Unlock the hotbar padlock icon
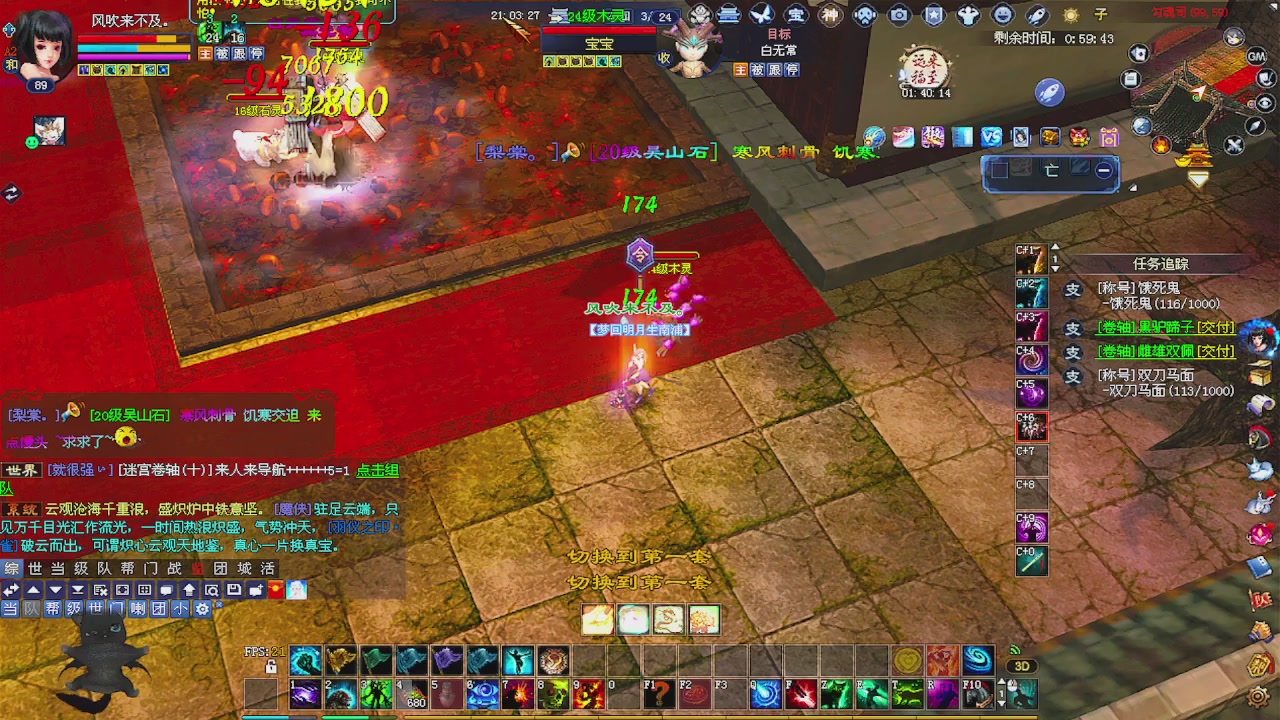The image size is (1280, 720). [x=271, y=666]
